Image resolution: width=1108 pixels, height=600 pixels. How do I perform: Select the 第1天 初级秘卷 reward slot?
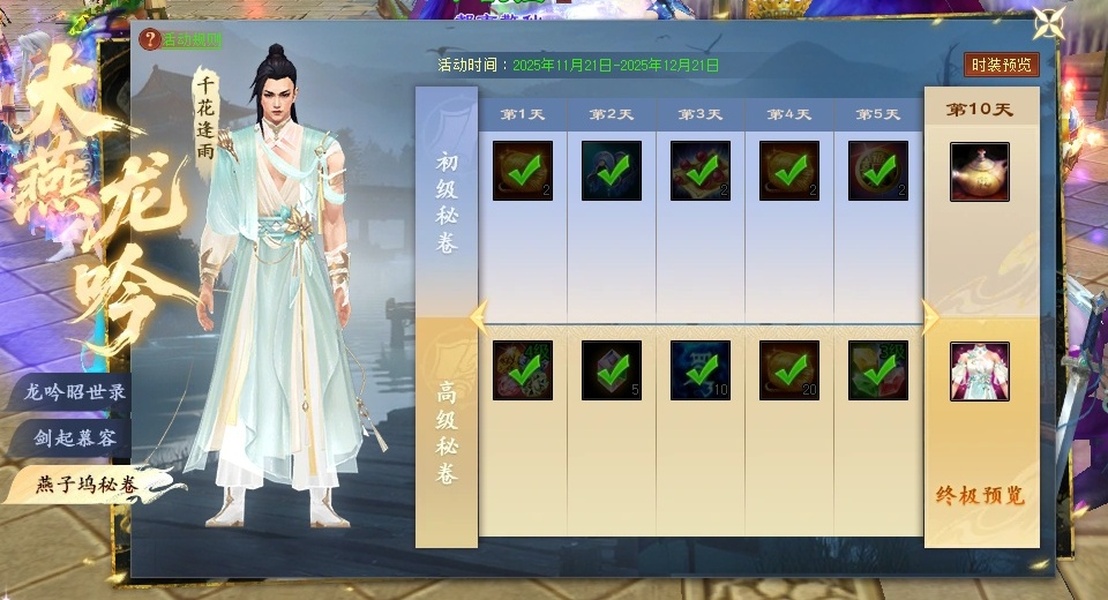click(522, 171)
